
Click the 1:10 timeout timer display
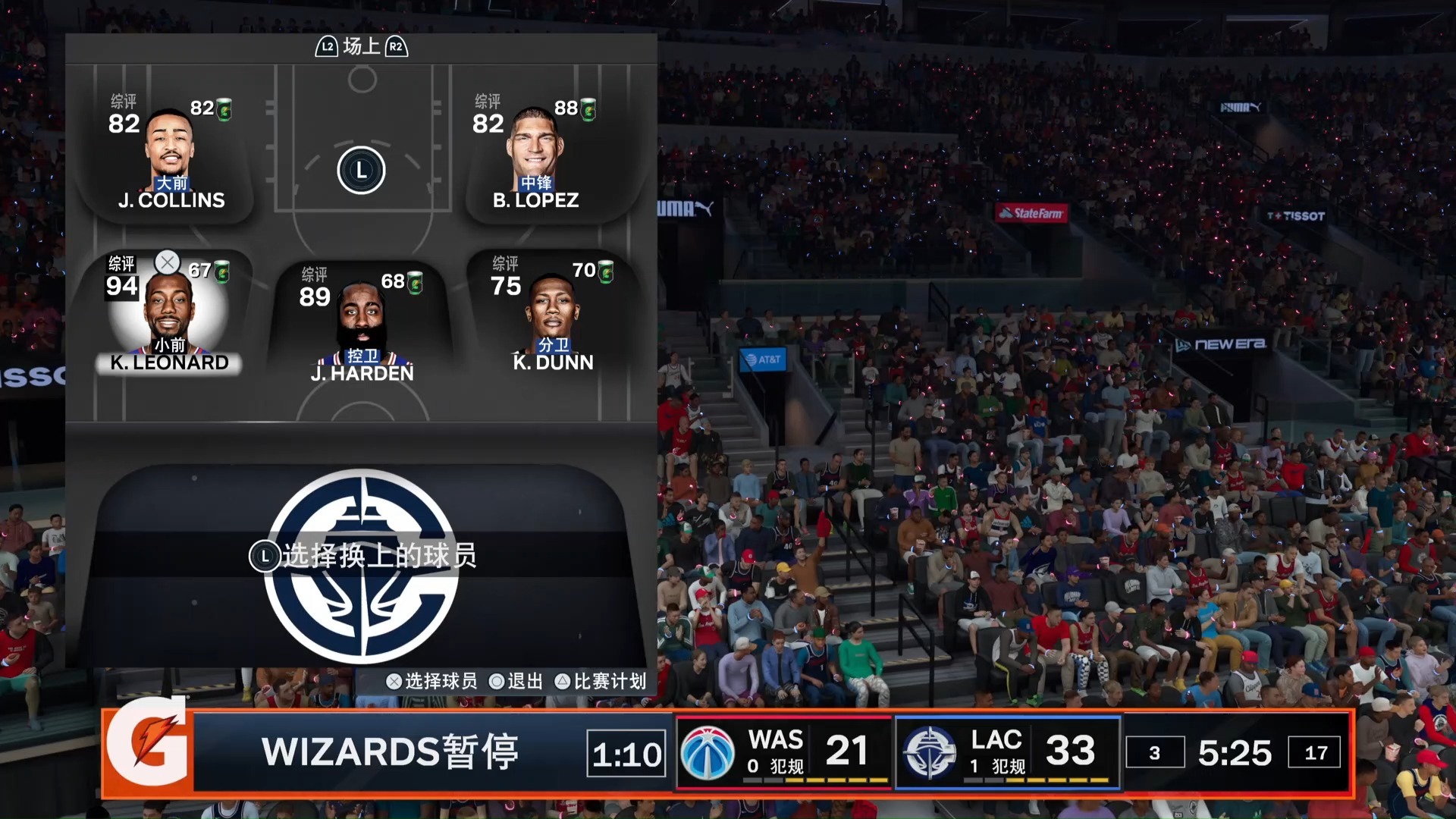(x=625, y=753)
